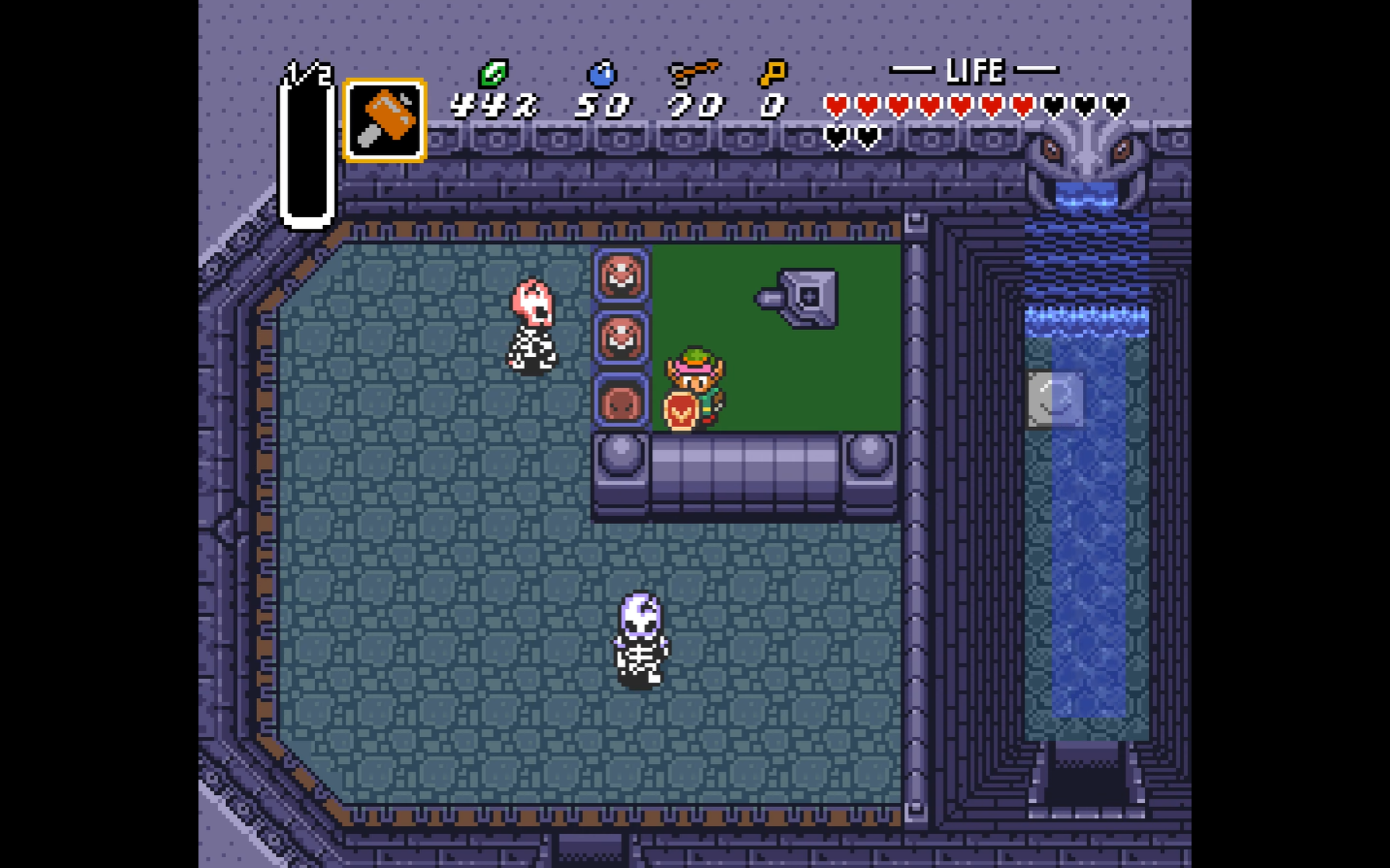Select the equipped hammer item slot
This screenshot has width=1390, height=868.
385,120
